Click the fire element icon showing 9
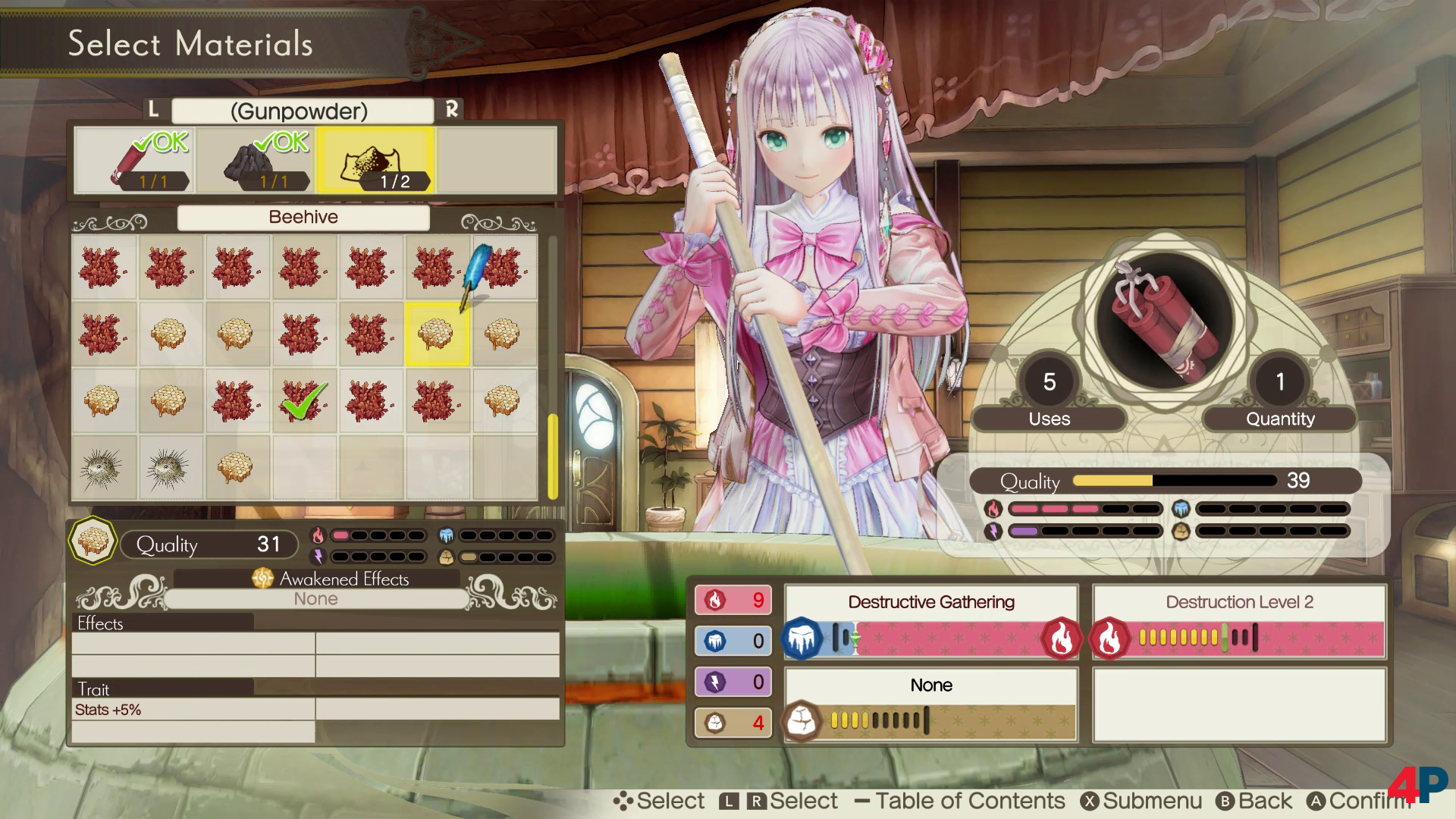The width and height of the screenshot is (1456, 819). [x=714, y=600]
